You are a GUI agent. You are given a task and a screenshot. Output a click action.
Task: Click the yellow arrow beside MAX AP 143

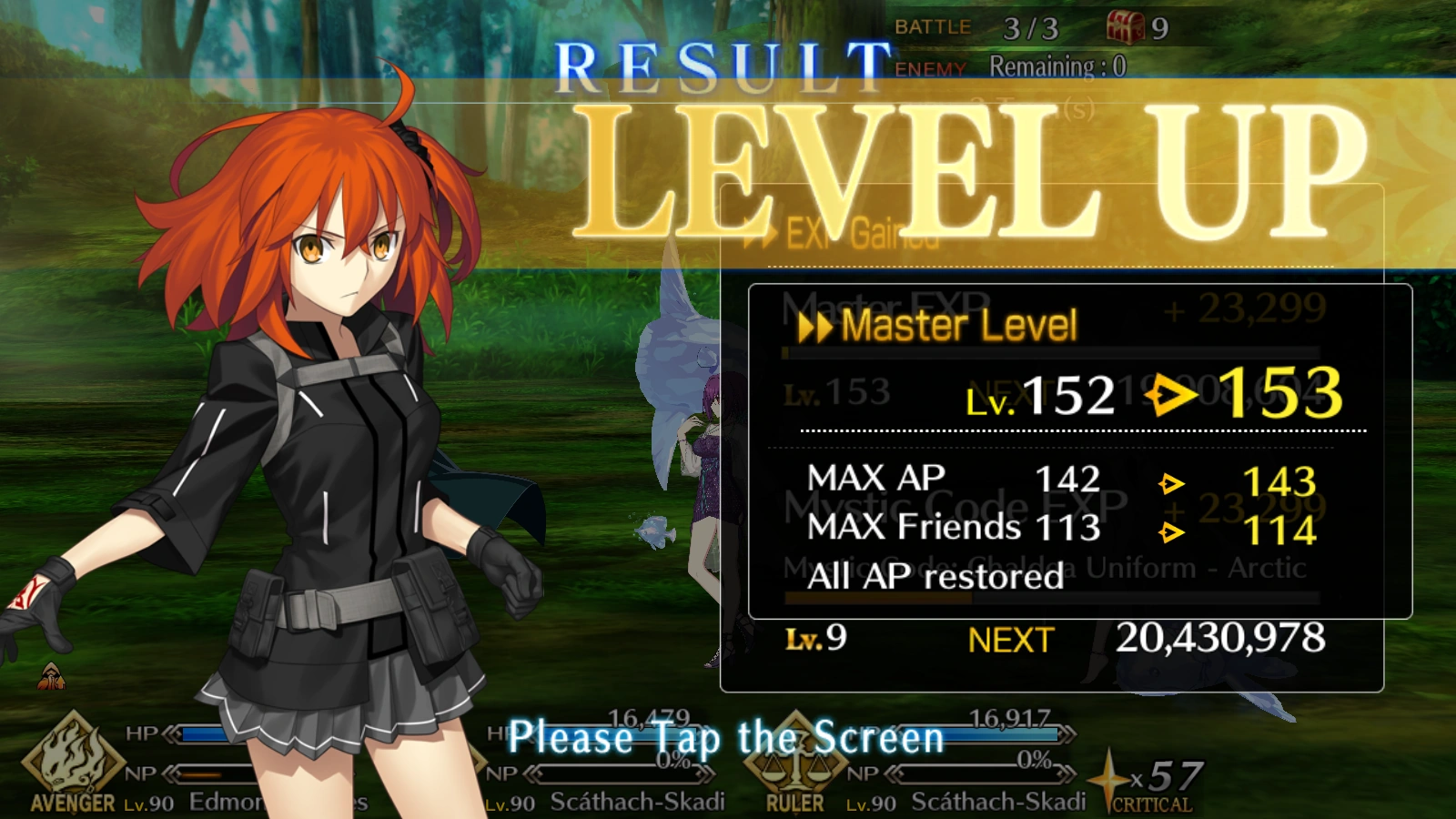pos(1174,483)
